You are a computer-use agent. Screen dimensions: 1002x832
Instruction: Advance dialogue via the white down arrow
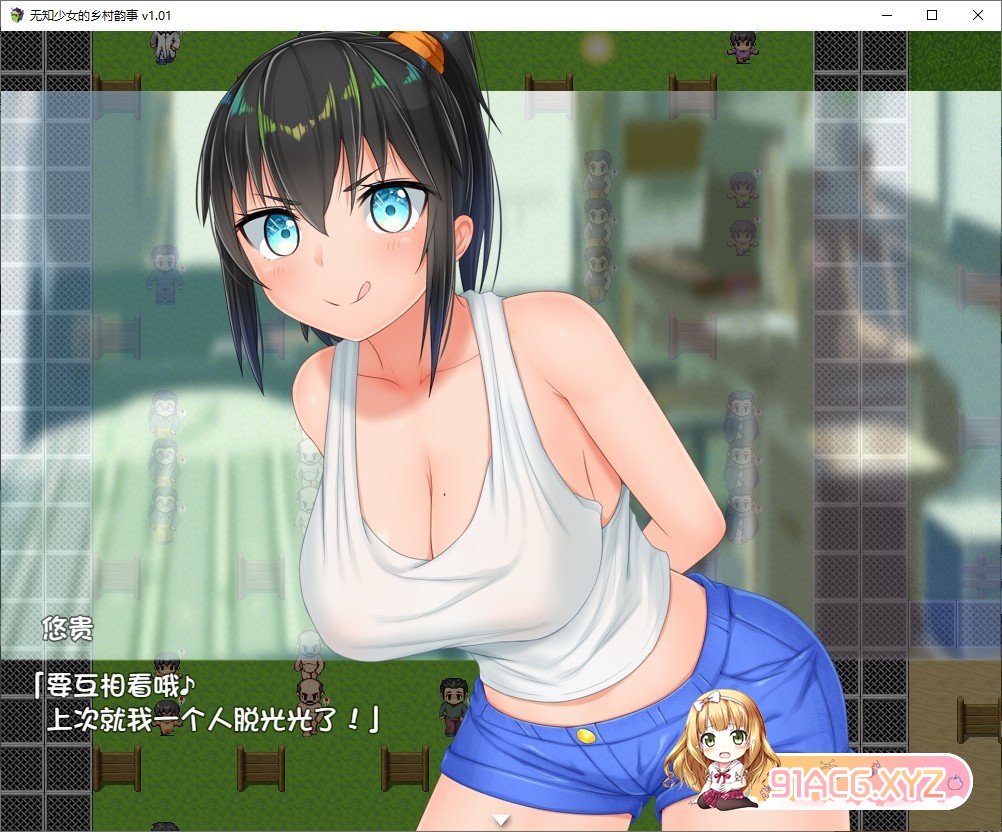(502, 820)
